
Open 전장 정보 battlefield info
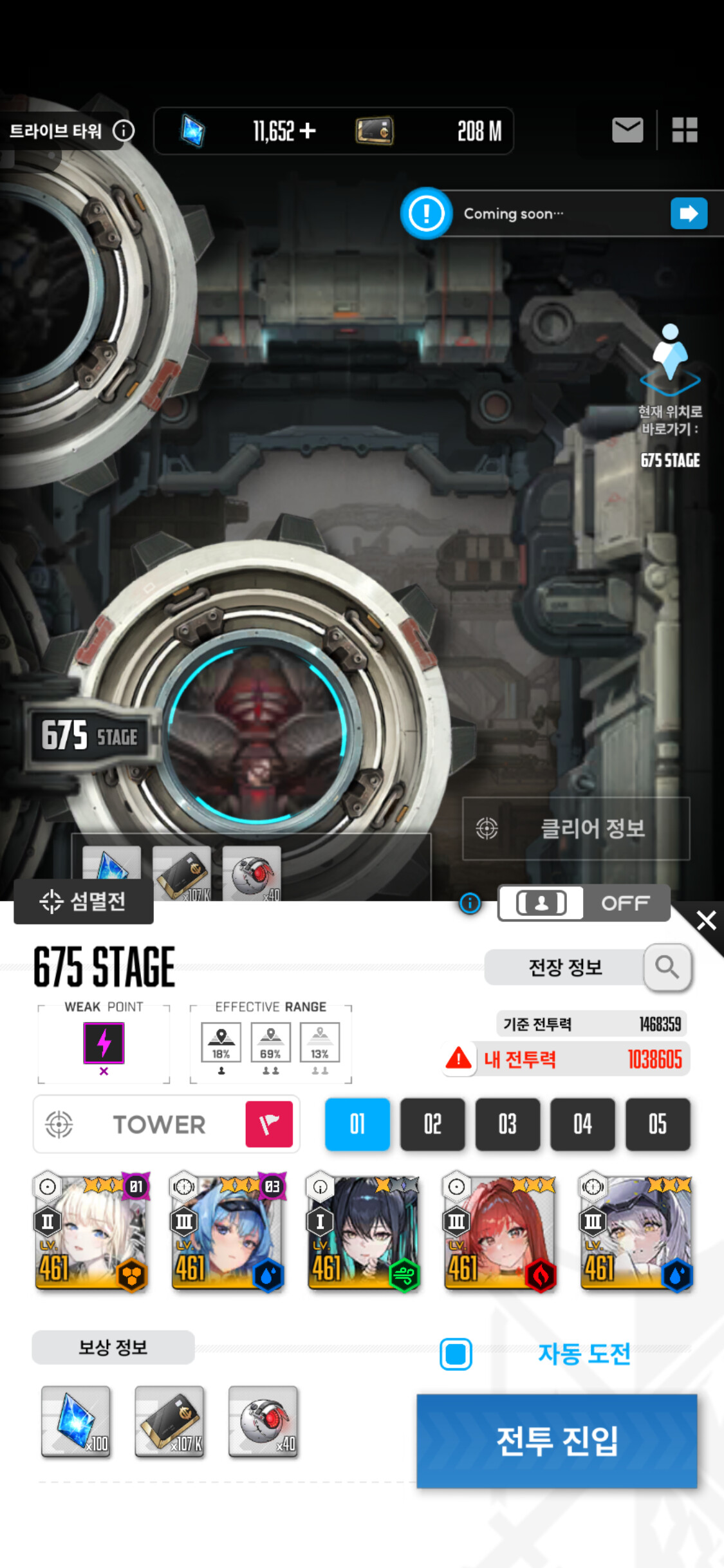566,967
